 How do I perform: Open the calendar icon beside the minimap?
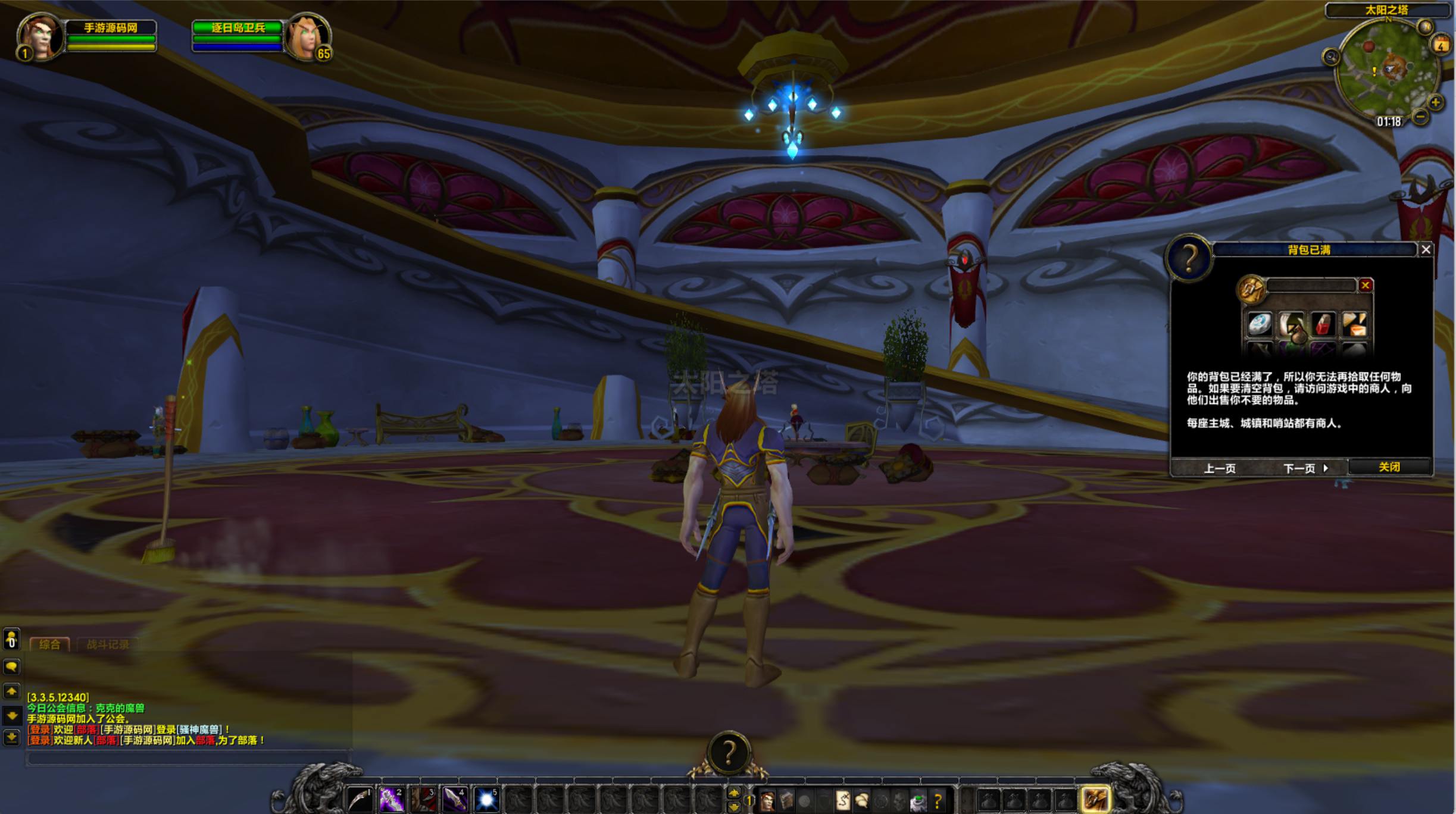pos(1441,45)
